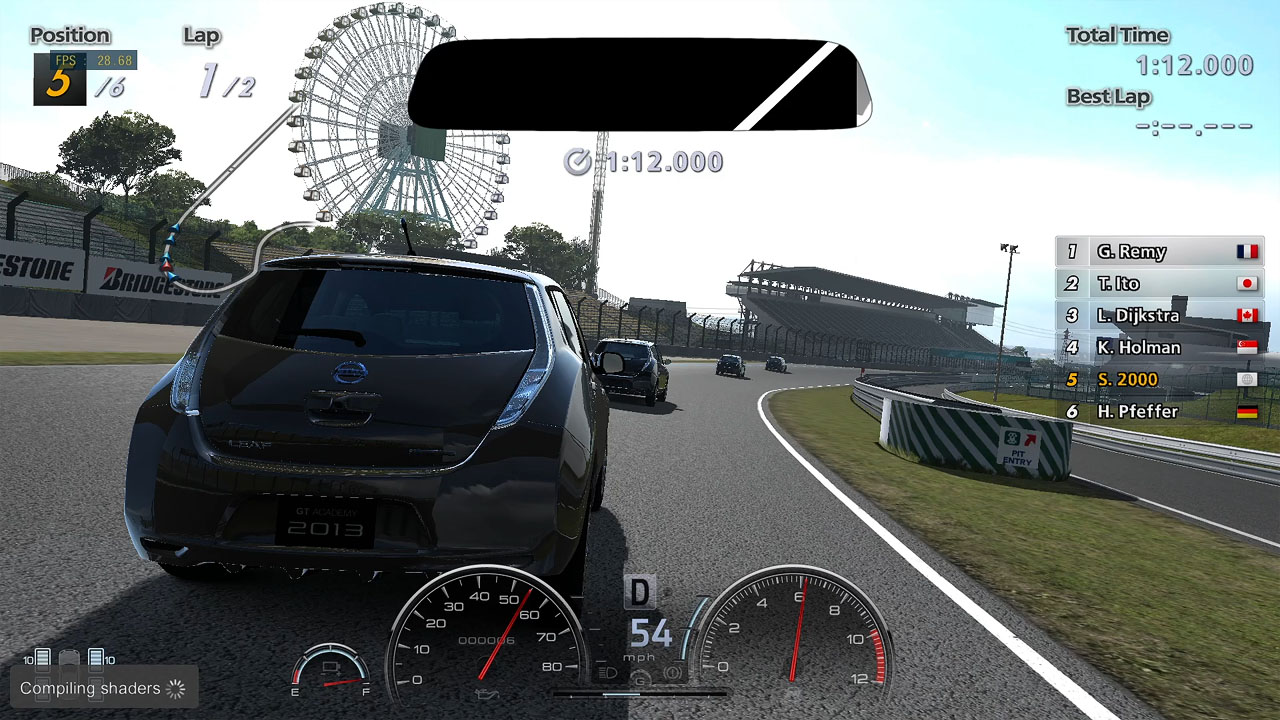Click the rear-view mirror display
This screenshot has height=720, width=1280.
(x=638, y=85)
